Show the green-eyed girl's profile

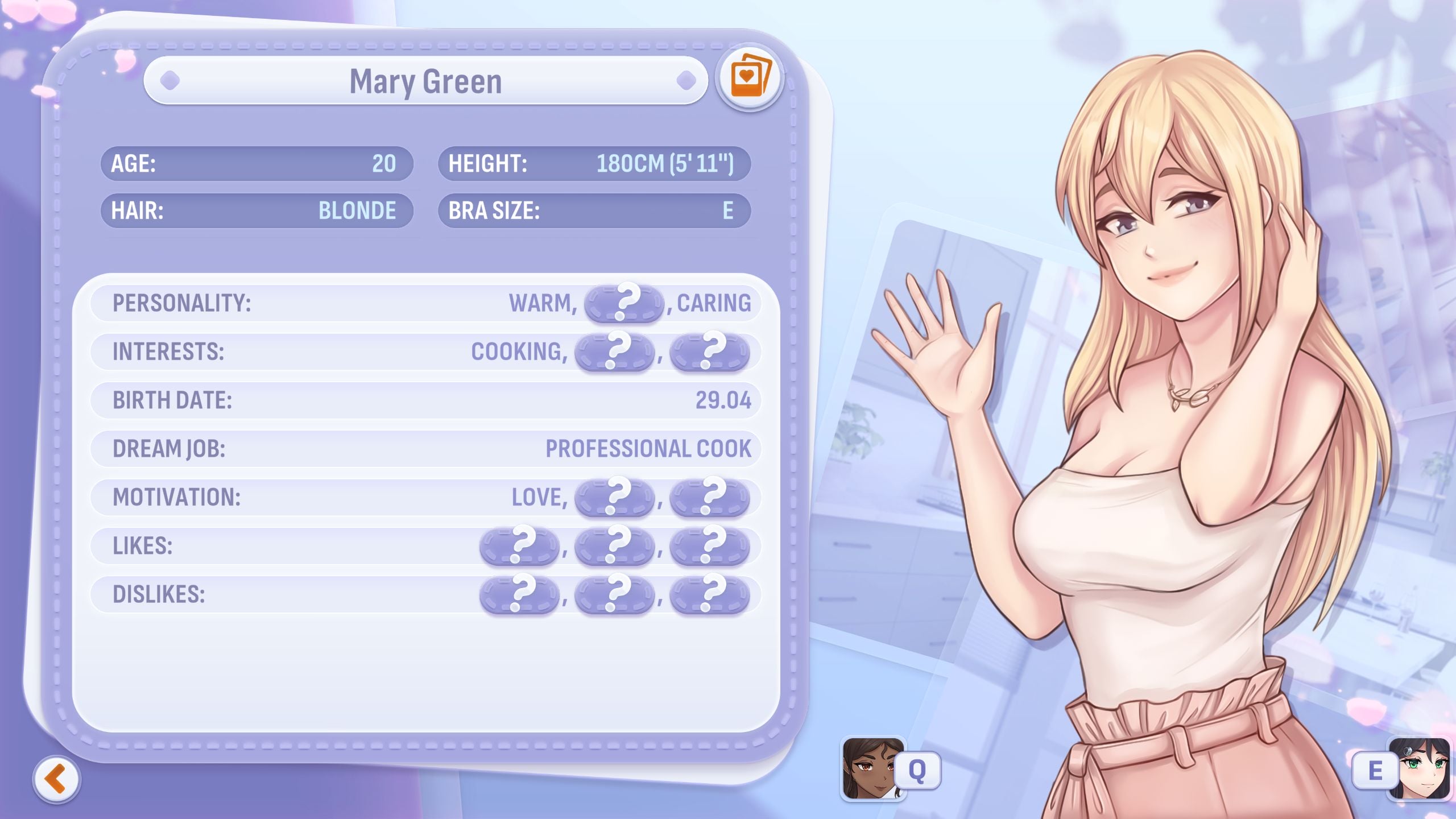[x=1418, y=770]
